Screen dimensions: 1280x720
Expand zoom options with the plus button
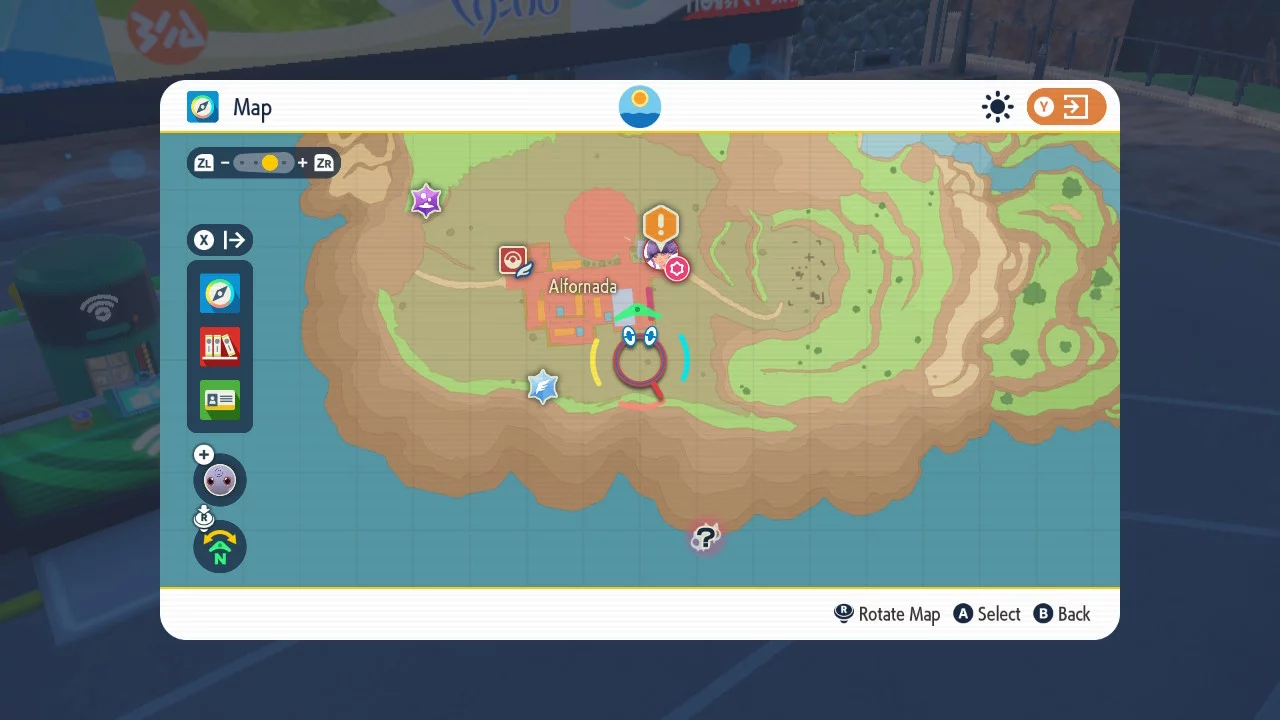(203, 454)
